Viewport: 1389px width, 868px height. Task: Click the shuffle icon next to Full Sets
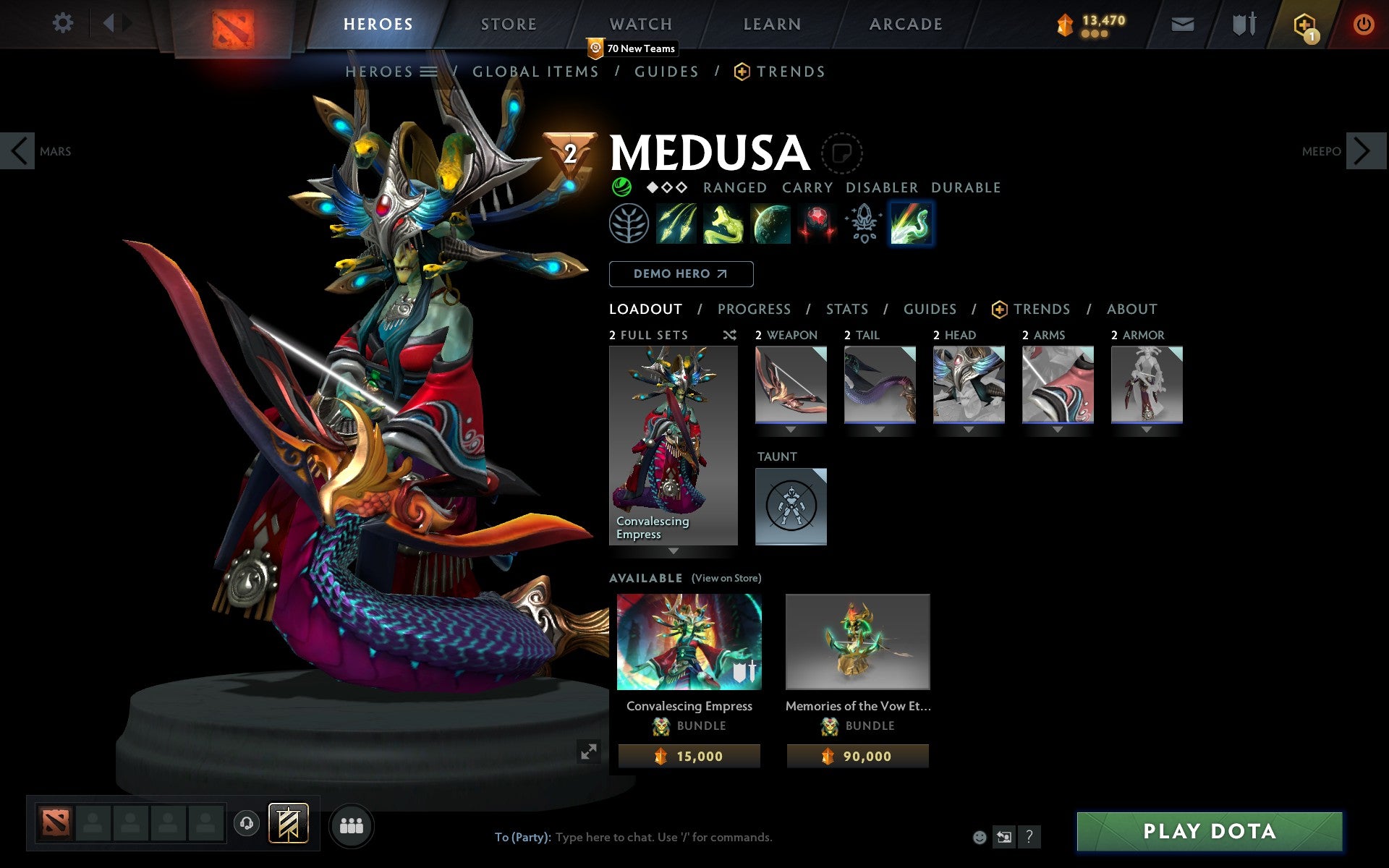(729, 335)
